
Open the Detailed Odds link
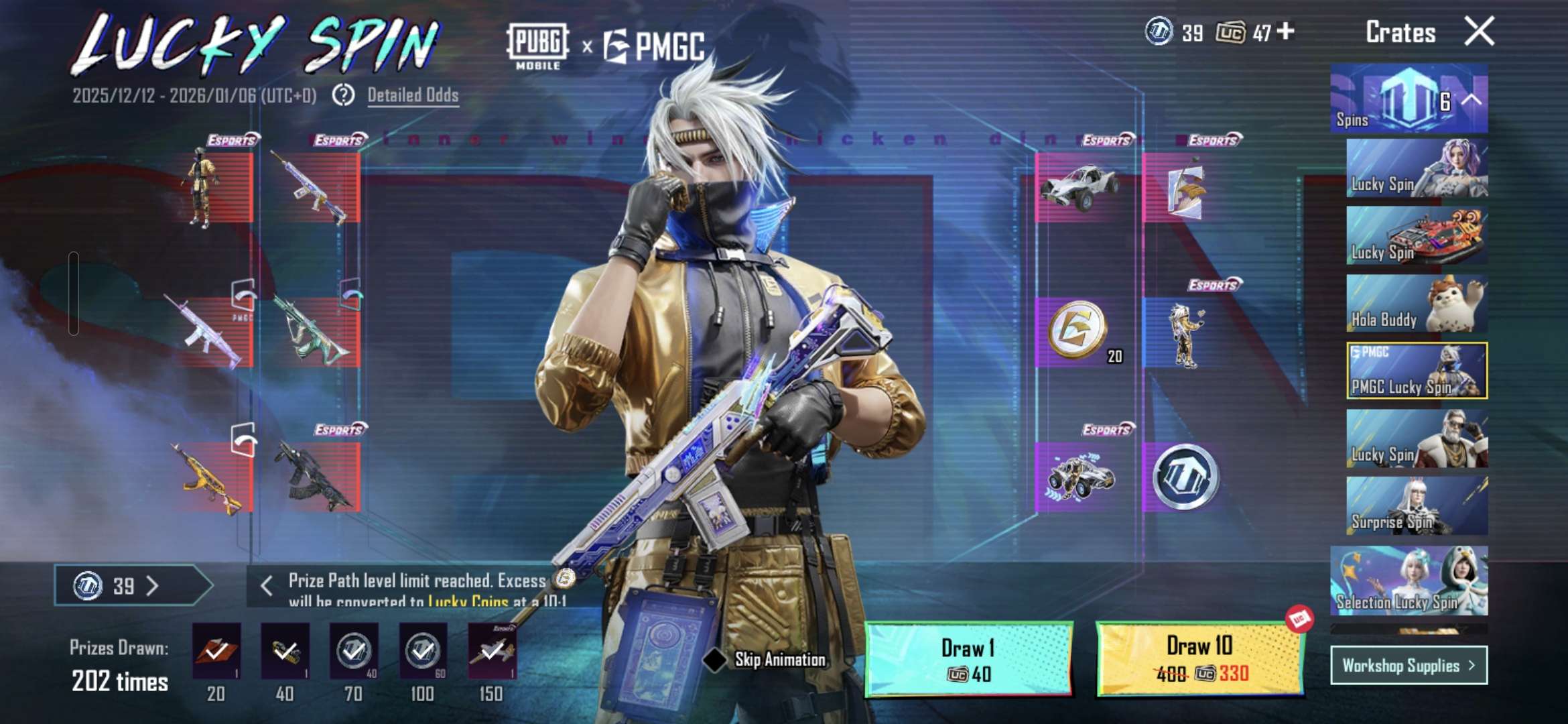(x=413, y=95)
